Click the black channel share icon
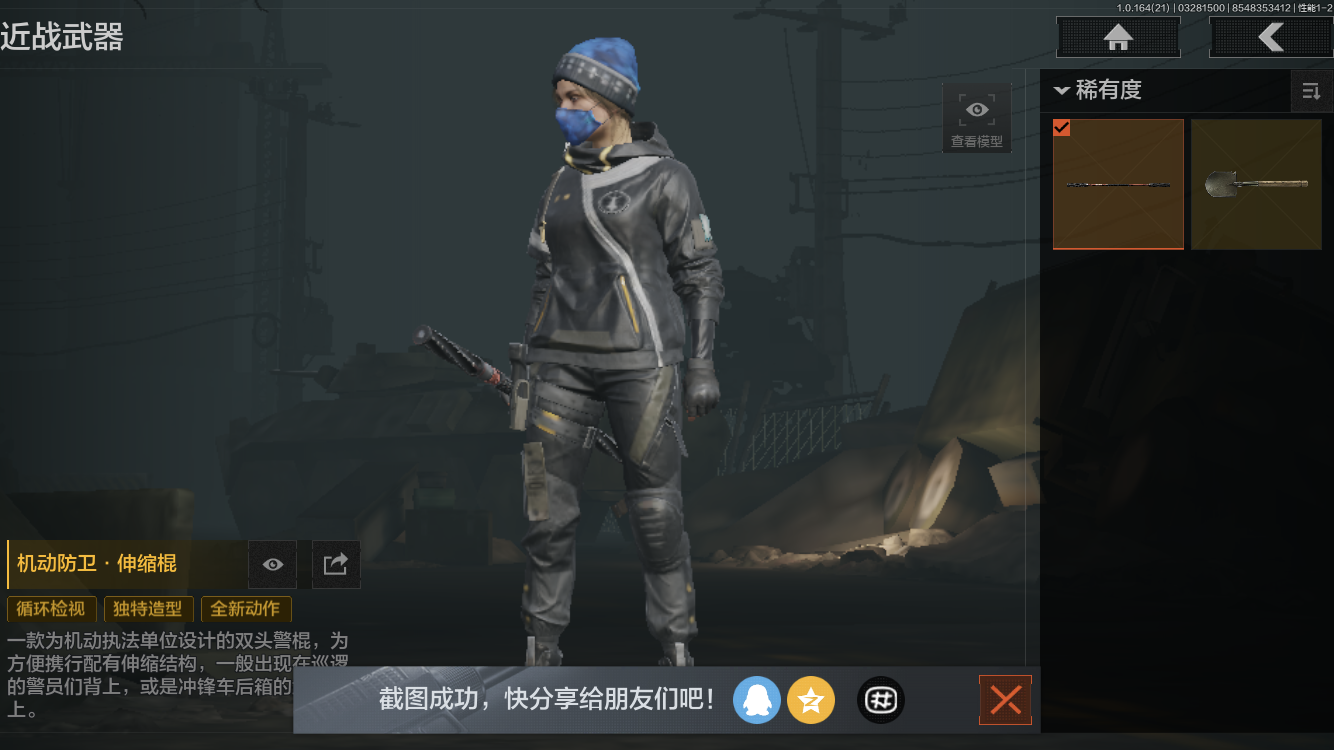 (880, 700)
